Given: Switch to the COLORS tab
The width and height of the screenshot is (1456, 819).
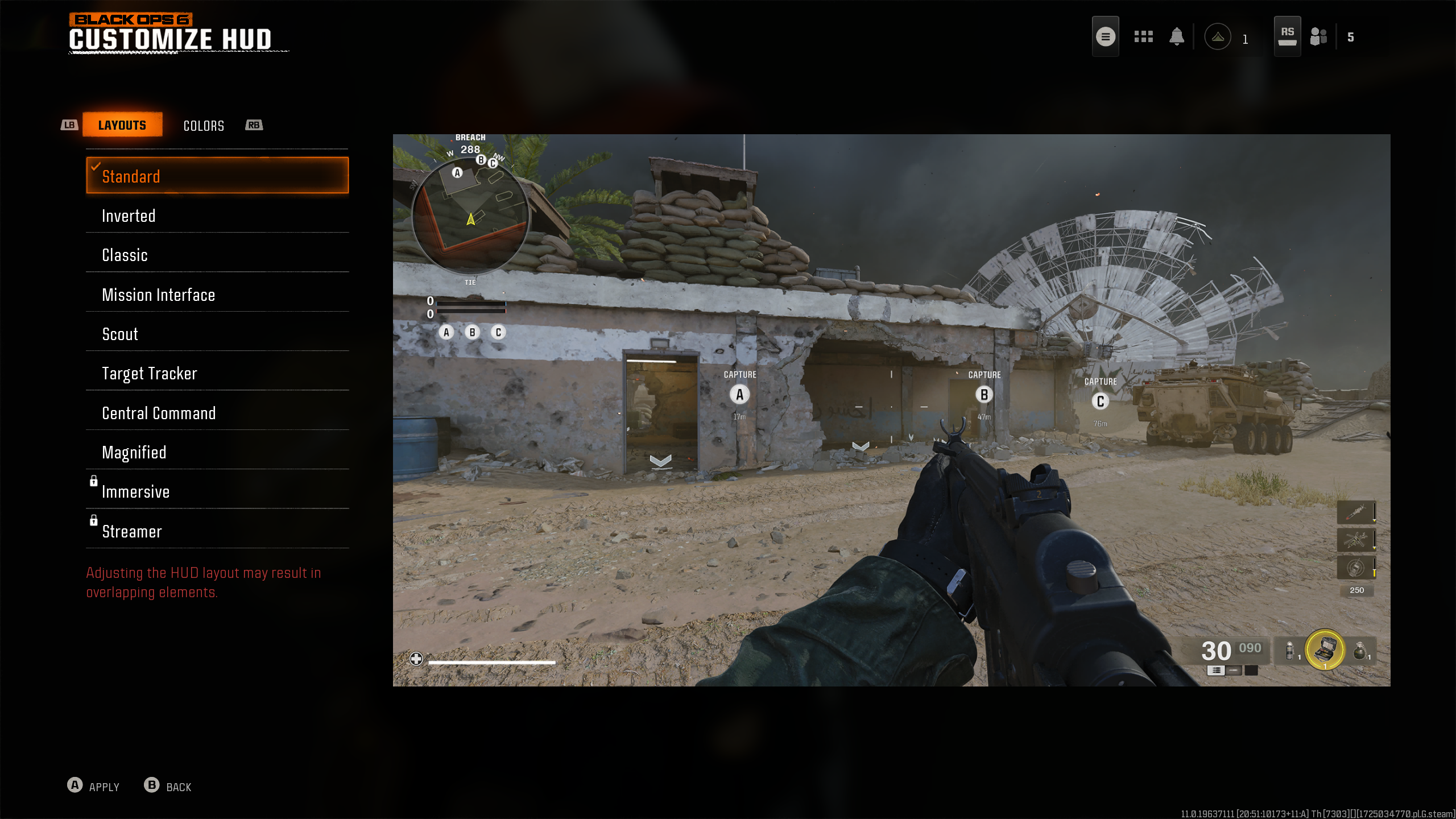Looking at the screenshot, I should (204, 126).
